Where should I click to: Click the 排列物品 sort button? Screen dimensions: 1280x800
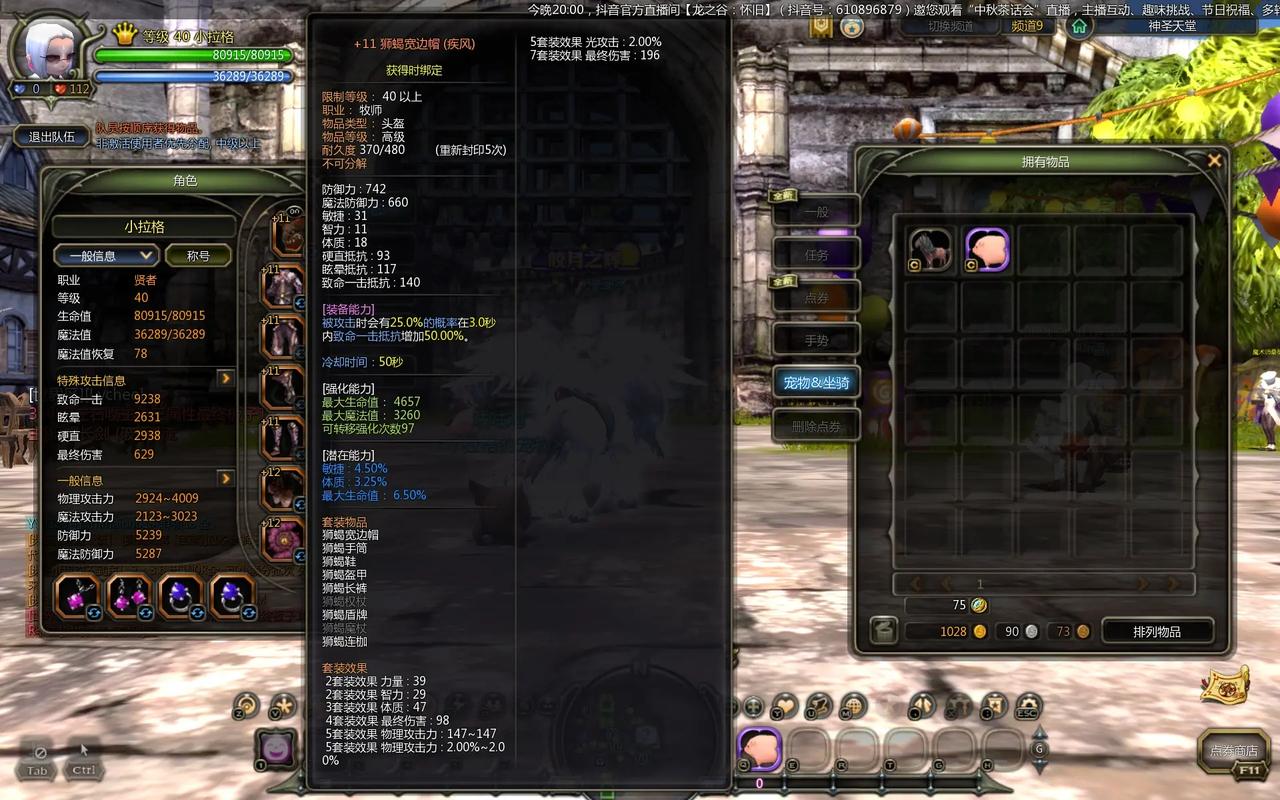(1160, 631)
